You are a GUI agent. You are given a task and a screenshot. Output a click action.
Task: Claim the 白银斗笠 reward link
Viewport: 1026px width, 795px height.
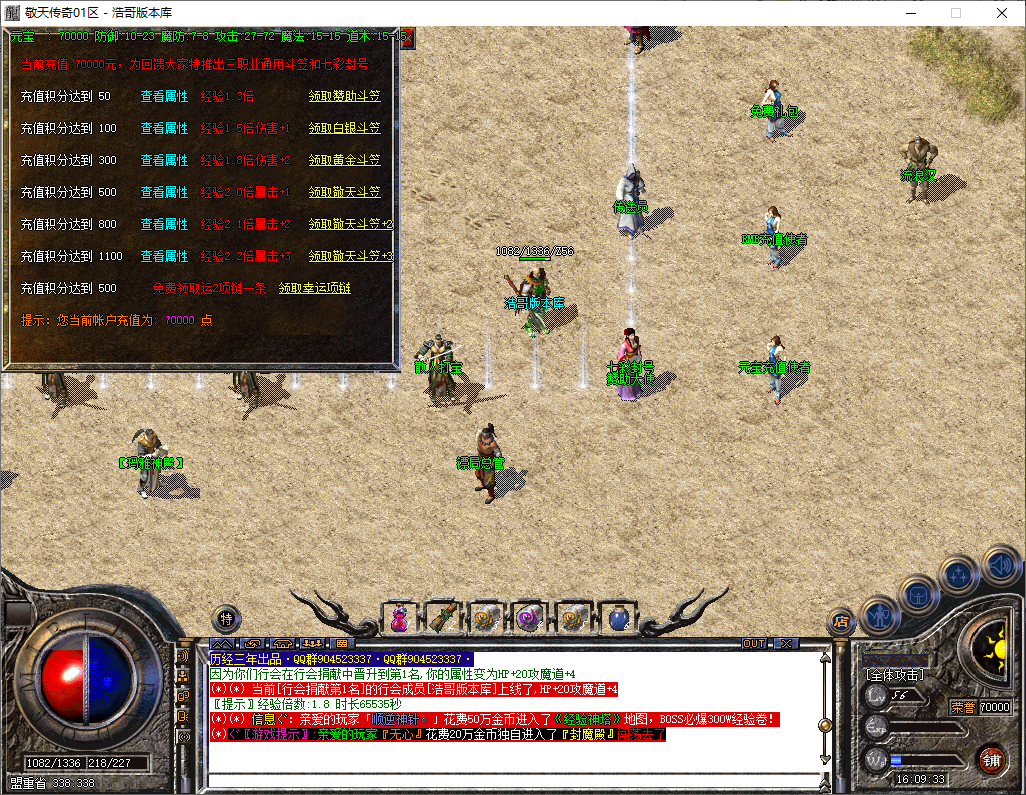pyautogui.click(x=344, y=129)
